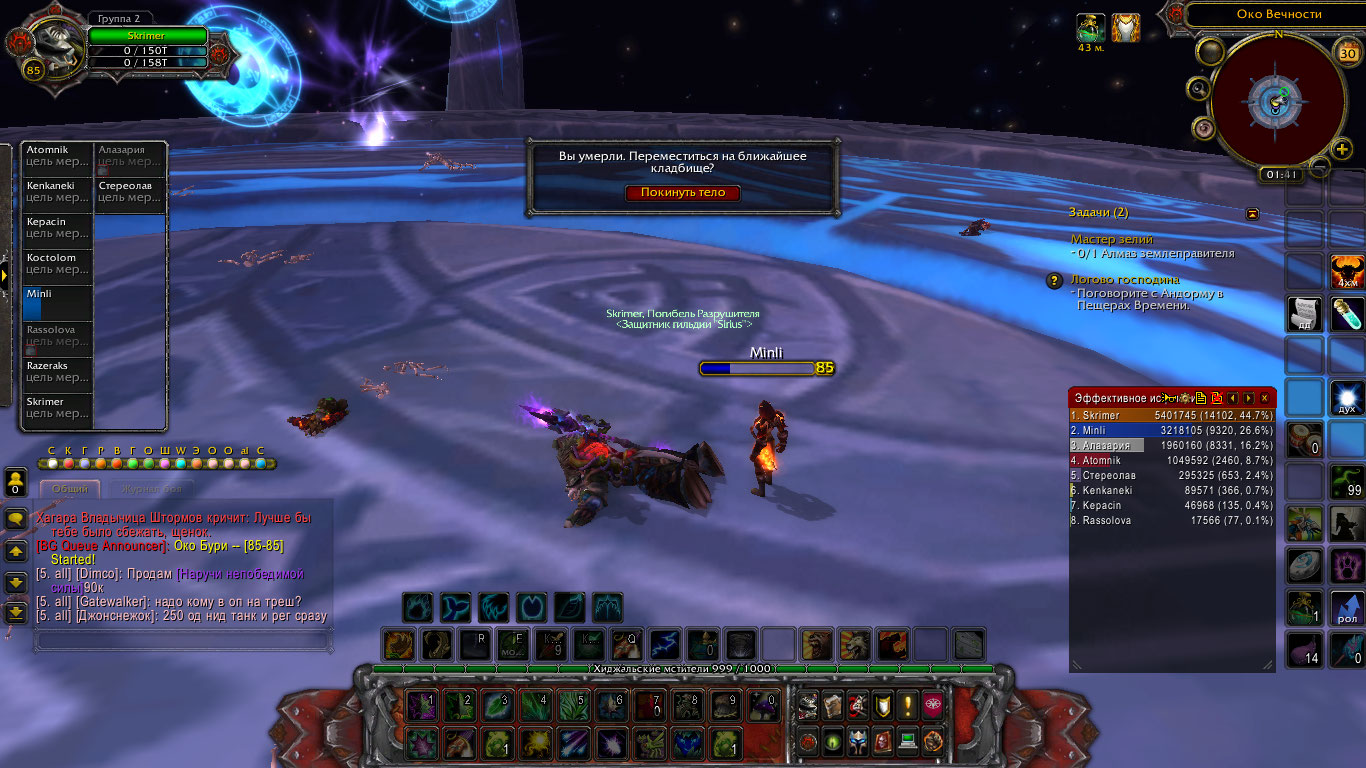This screenshot has width=1366, height=768.
Task: Open the calendar button showing 30
Action: coord(1348,54)
